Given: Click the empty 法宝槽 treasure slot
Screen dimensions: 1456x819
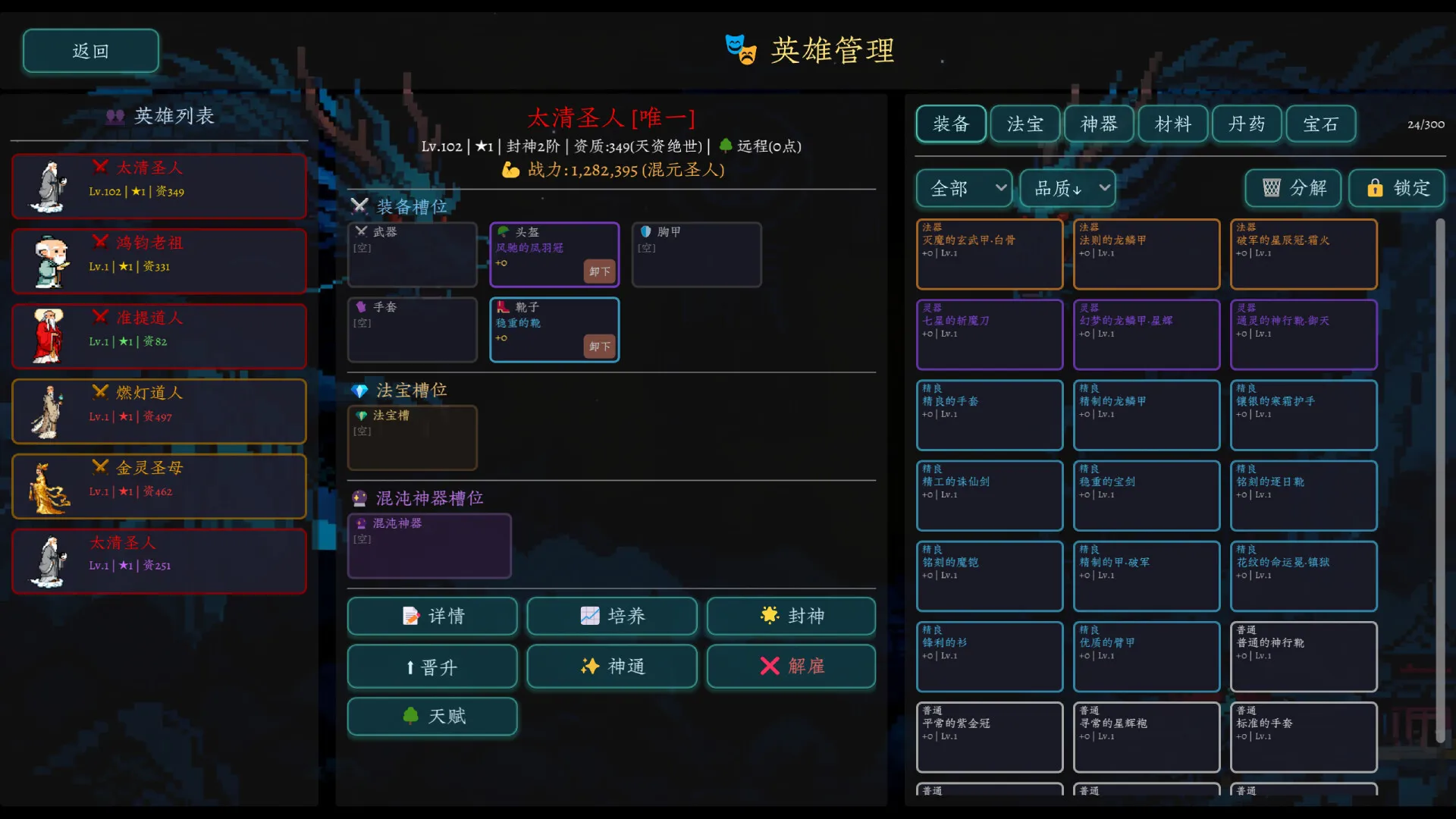Looking at the screenshot, I should [413, 438].
